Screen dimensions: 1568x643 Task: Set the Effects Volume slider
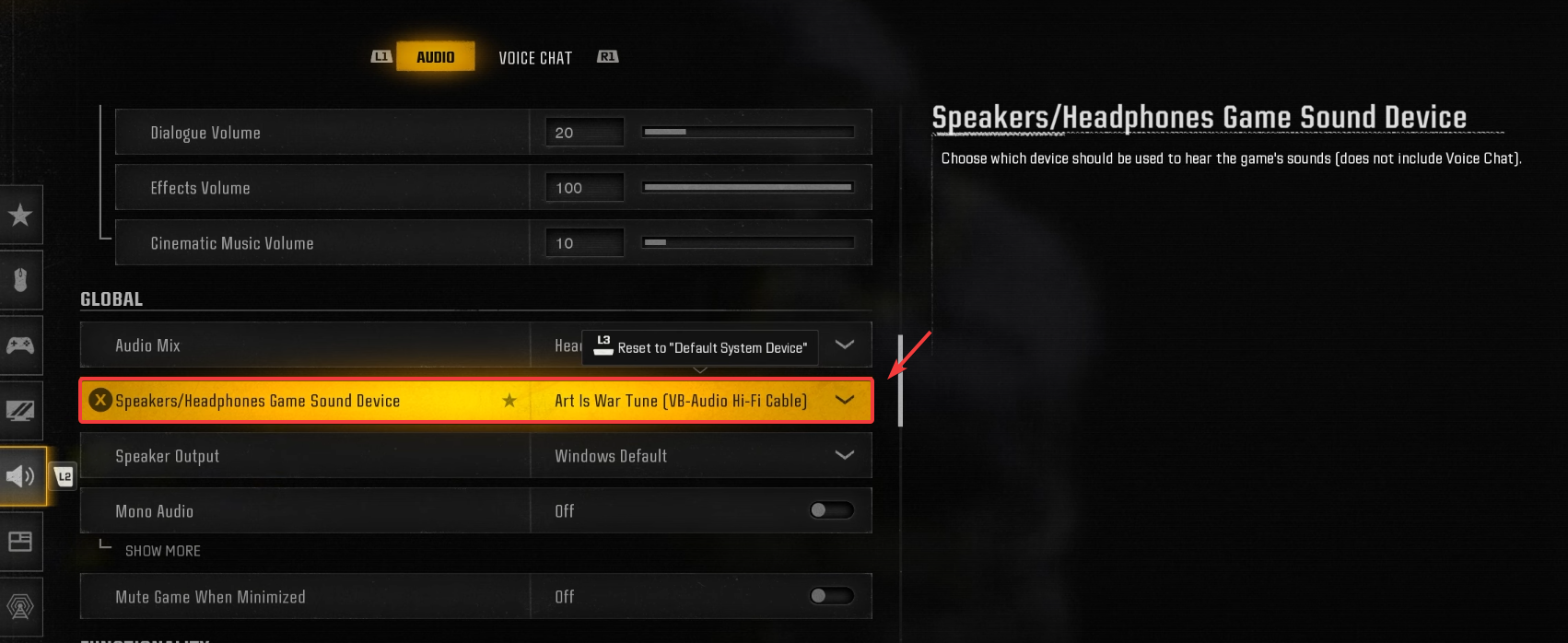747,188
